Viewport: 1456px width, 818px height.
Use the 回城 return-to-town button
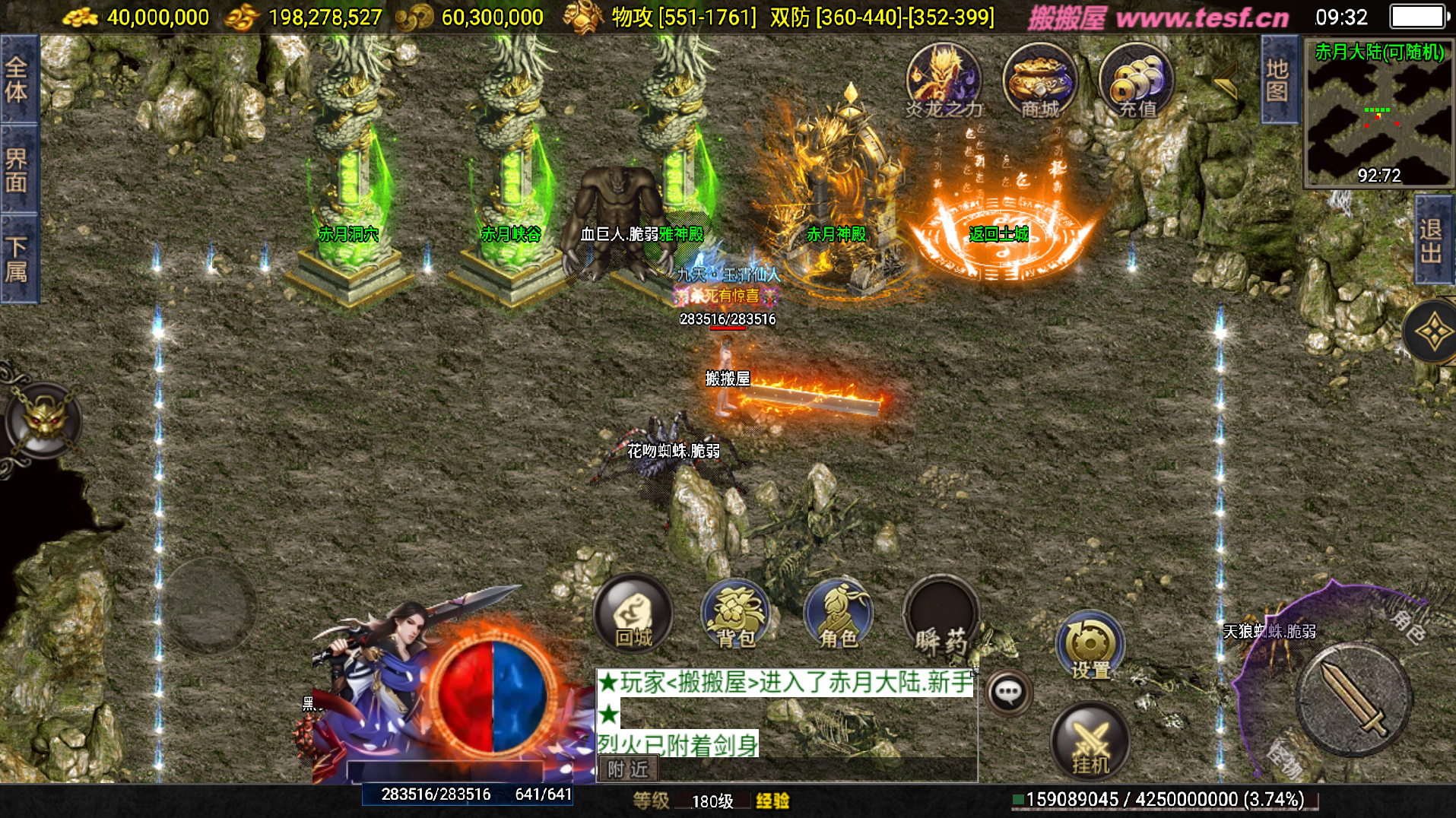[633, 614]
